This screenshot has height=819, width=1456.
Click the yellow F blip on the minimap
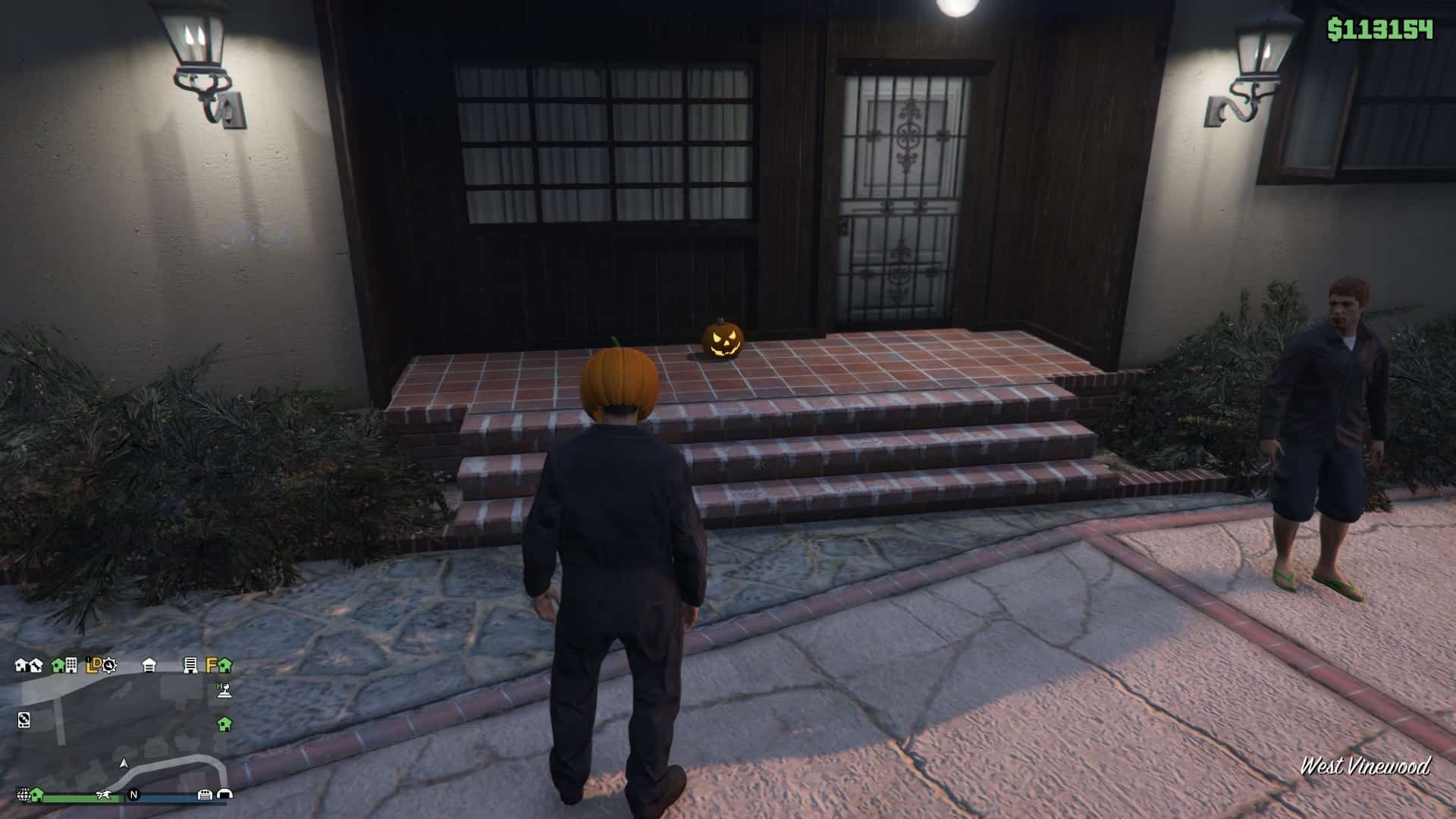pos(212,665)
